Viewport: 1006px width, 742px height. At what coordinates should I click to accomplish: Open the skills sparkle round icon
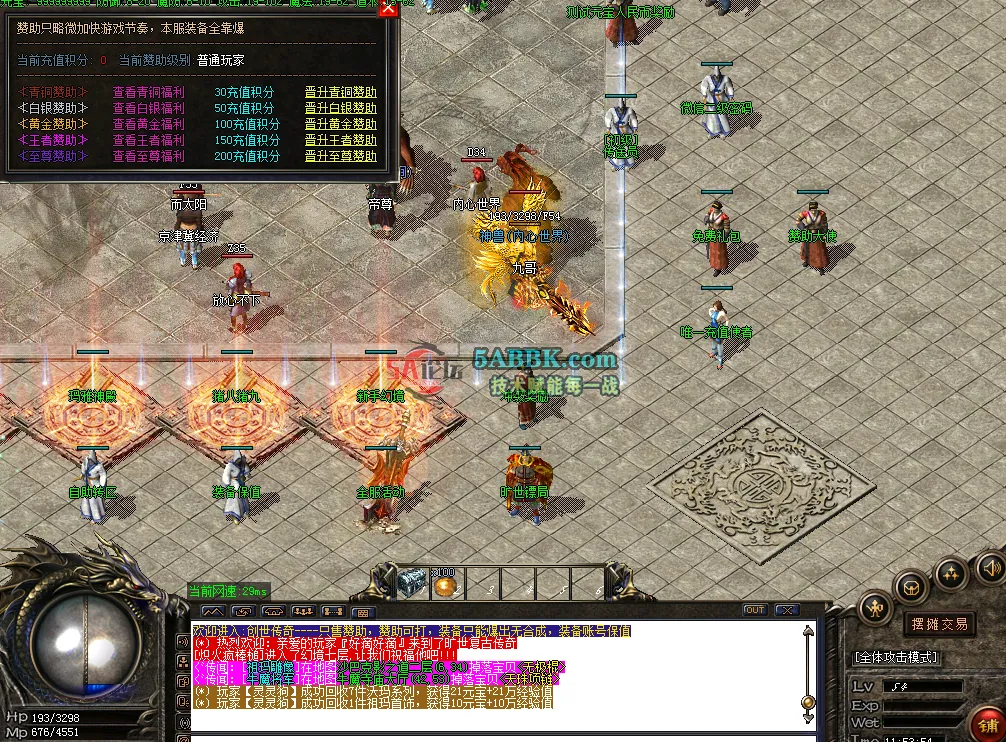click(950, 573)
